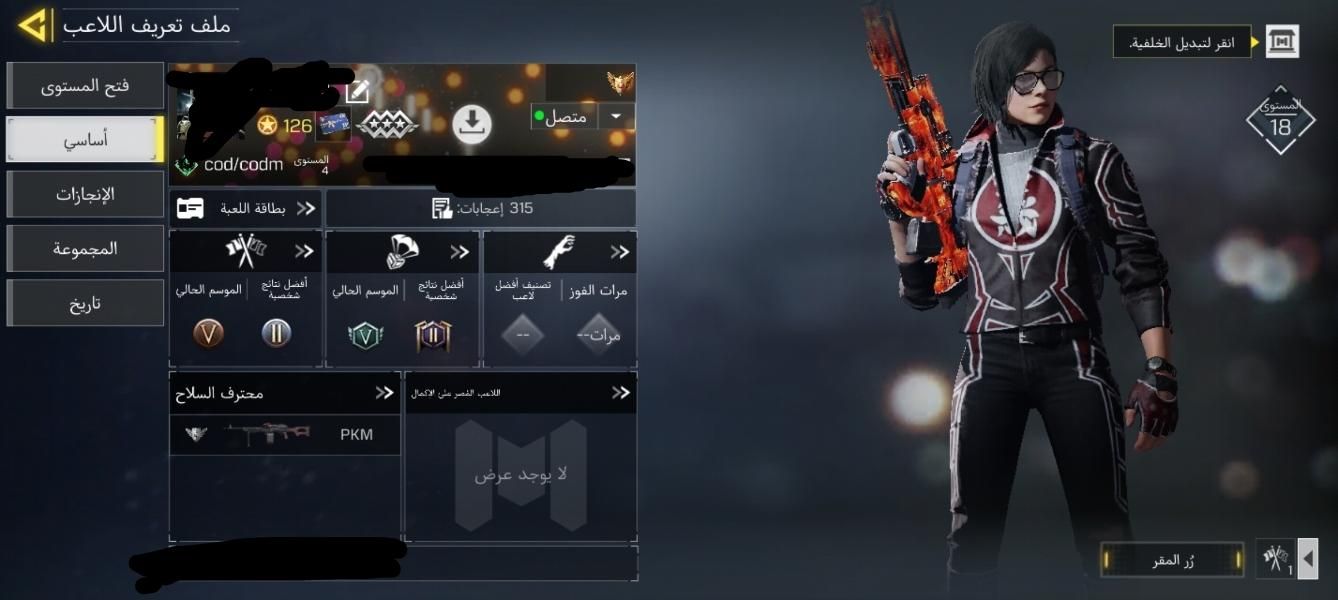Show the المجموعة tab
This screenshot has height=600, width=1338.
tap(85, 248)
